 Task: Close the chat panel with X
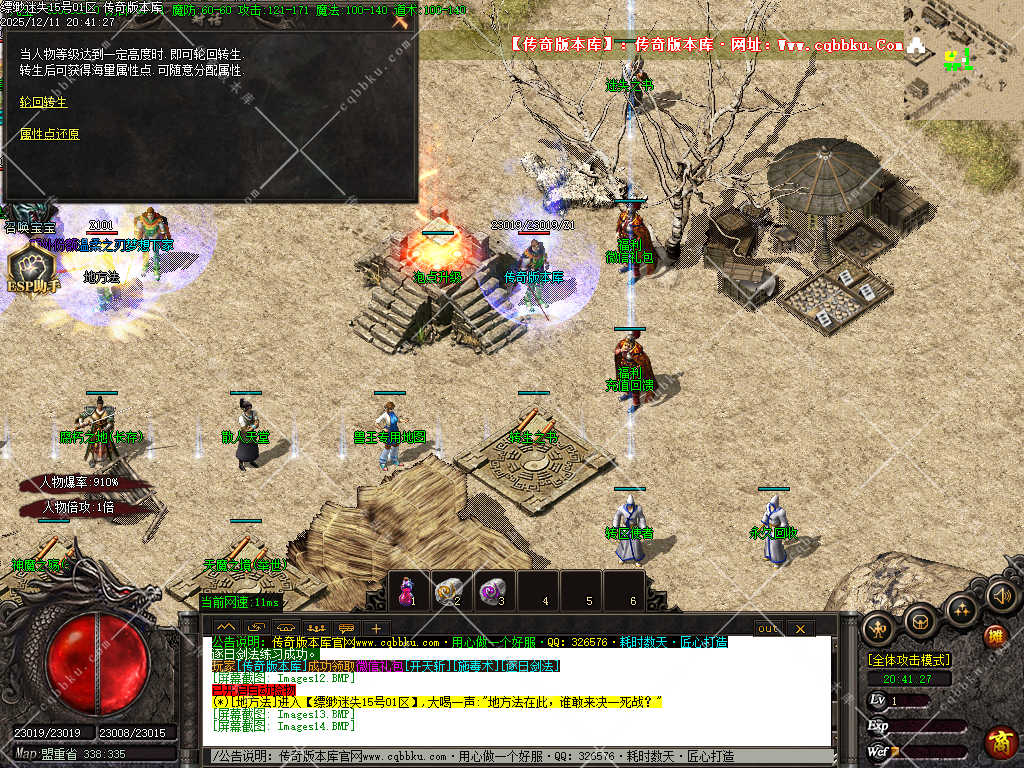(x=800, y=628)
